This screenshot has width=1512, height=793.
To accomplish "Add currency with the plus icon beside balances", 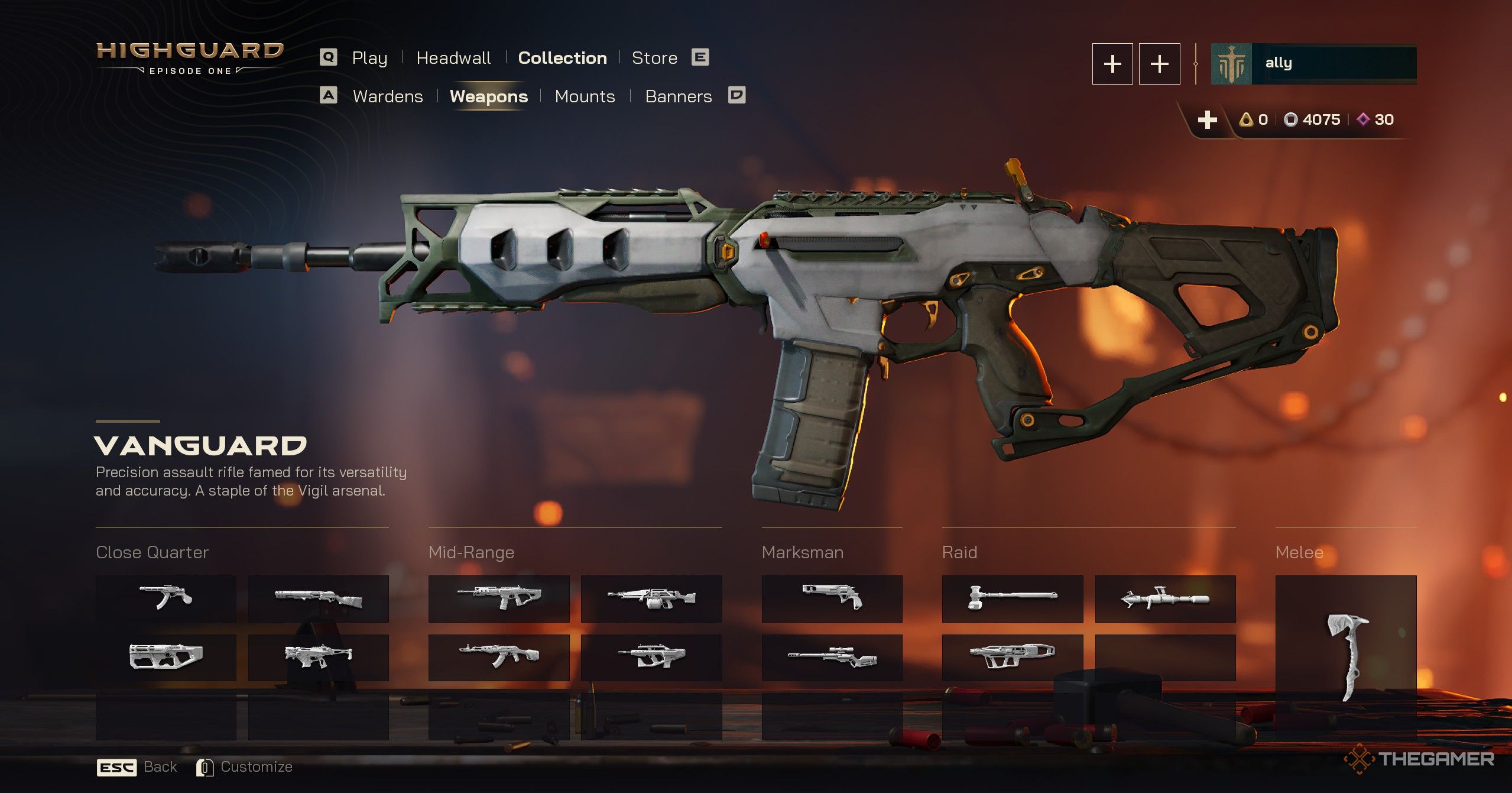I will (x=1207, y=120).
